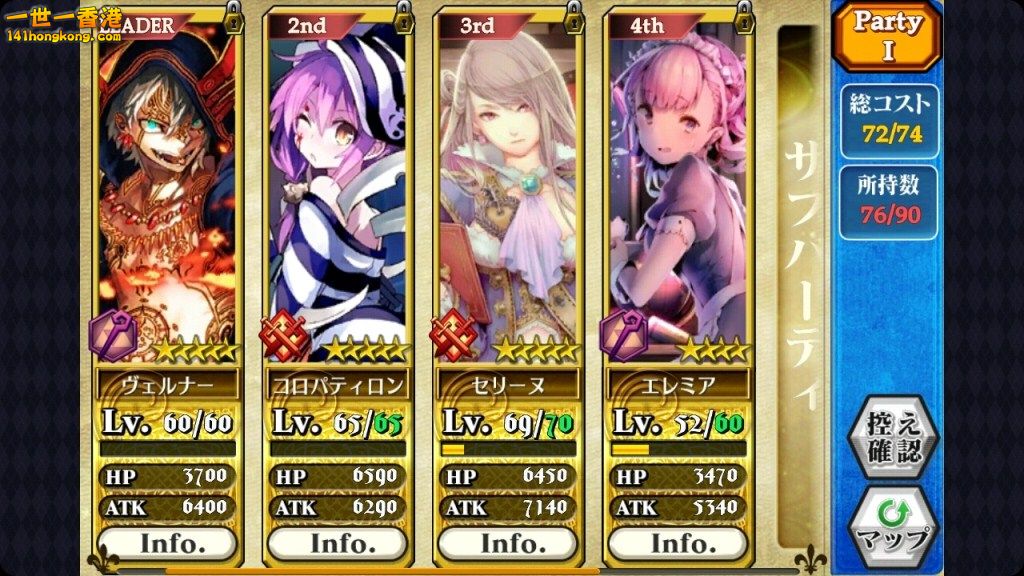
Task: Select the ヴェルナー leader card
Action: point(167,200)
